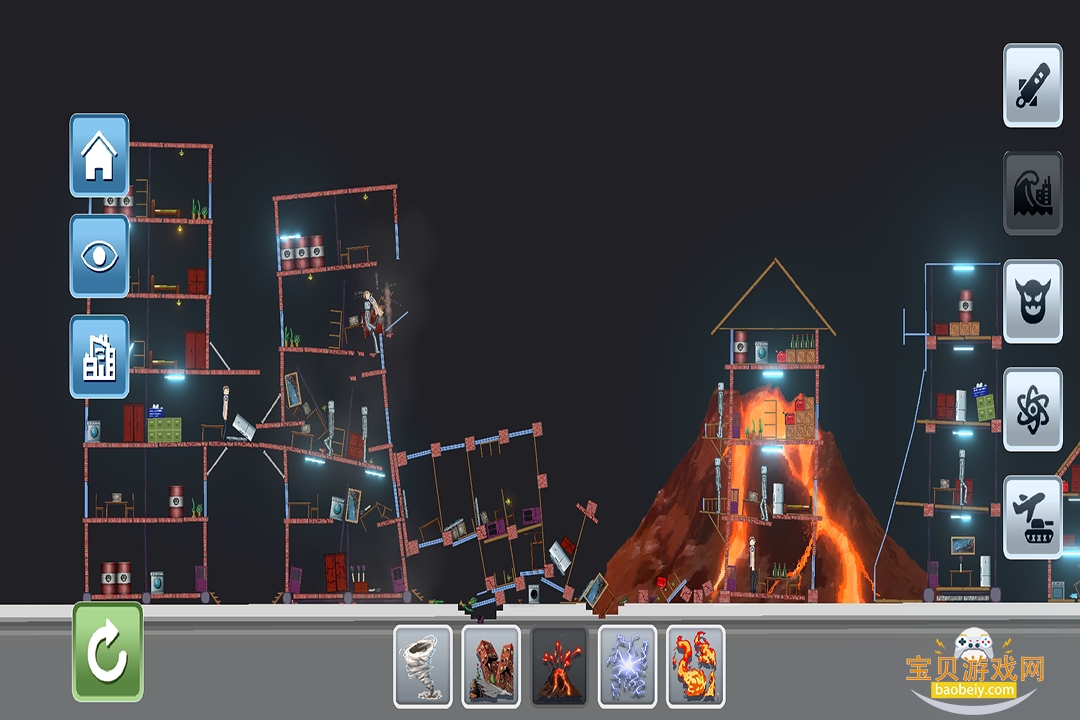Switch to the natural disasters tsunami category
Screen dimensions: 1080x720
[1032, 193]
